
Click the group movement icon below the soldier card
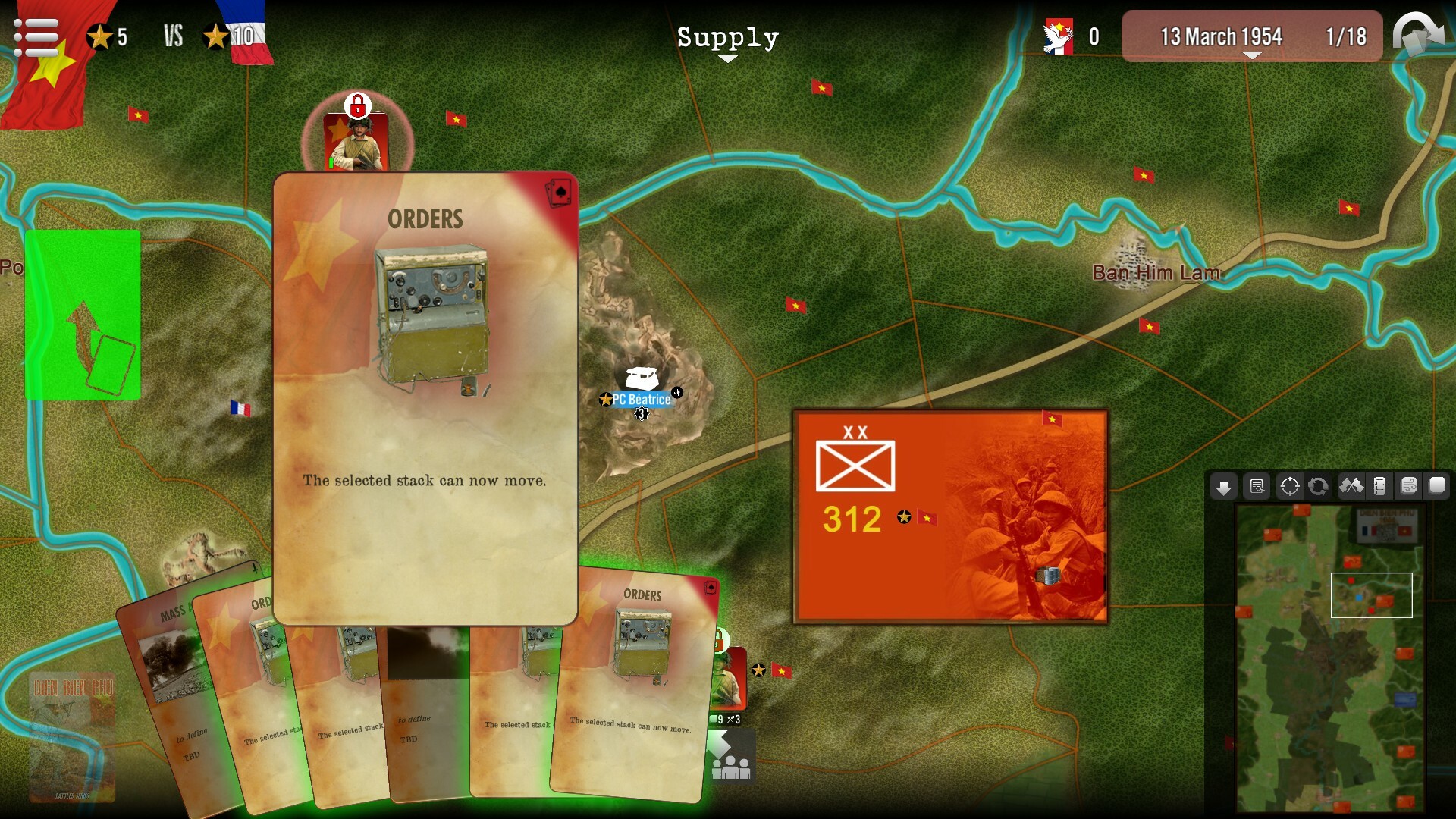pos(731,755)
